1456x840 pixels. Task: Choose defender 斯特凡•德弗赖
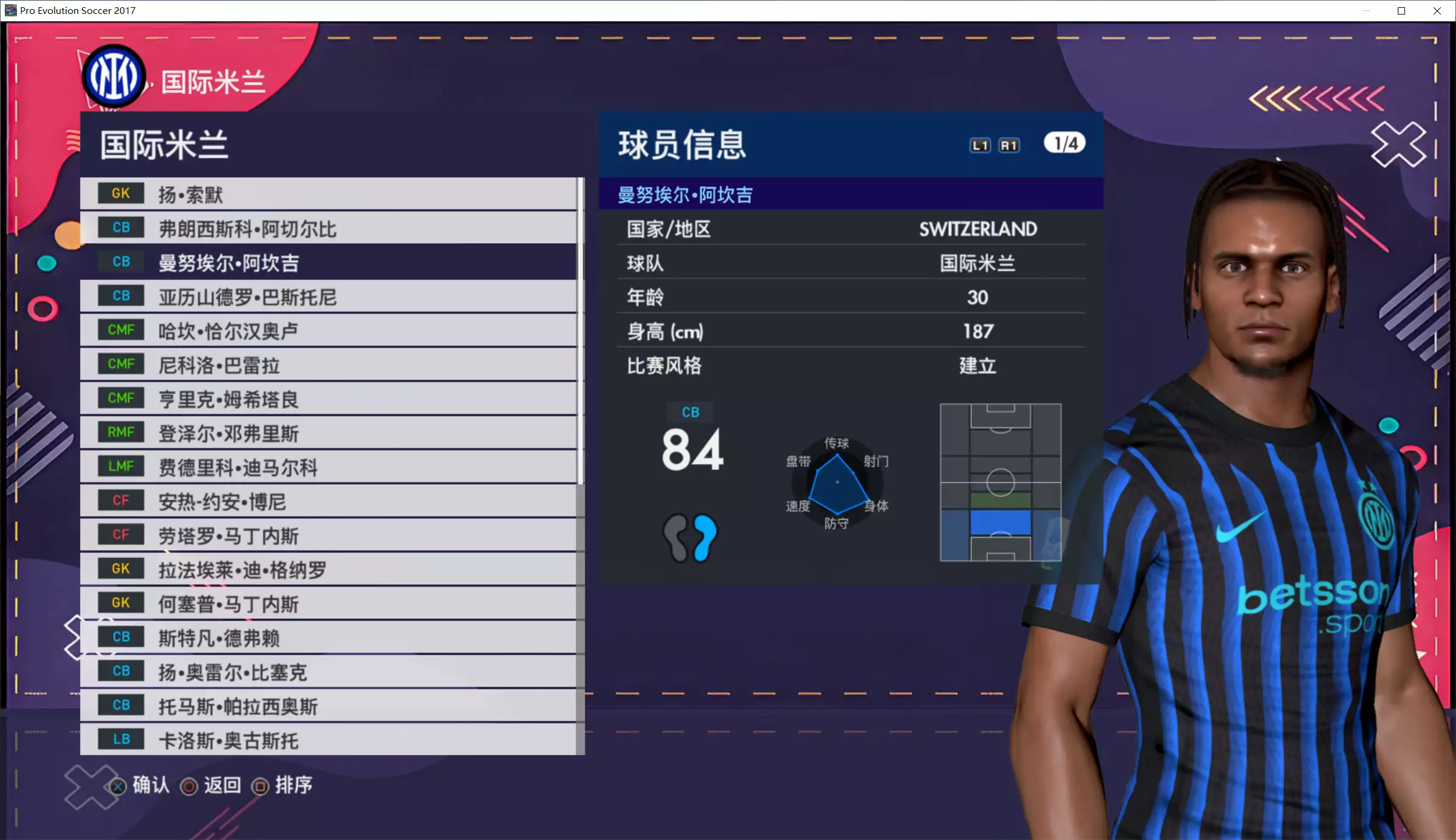[x=327, y=637]
